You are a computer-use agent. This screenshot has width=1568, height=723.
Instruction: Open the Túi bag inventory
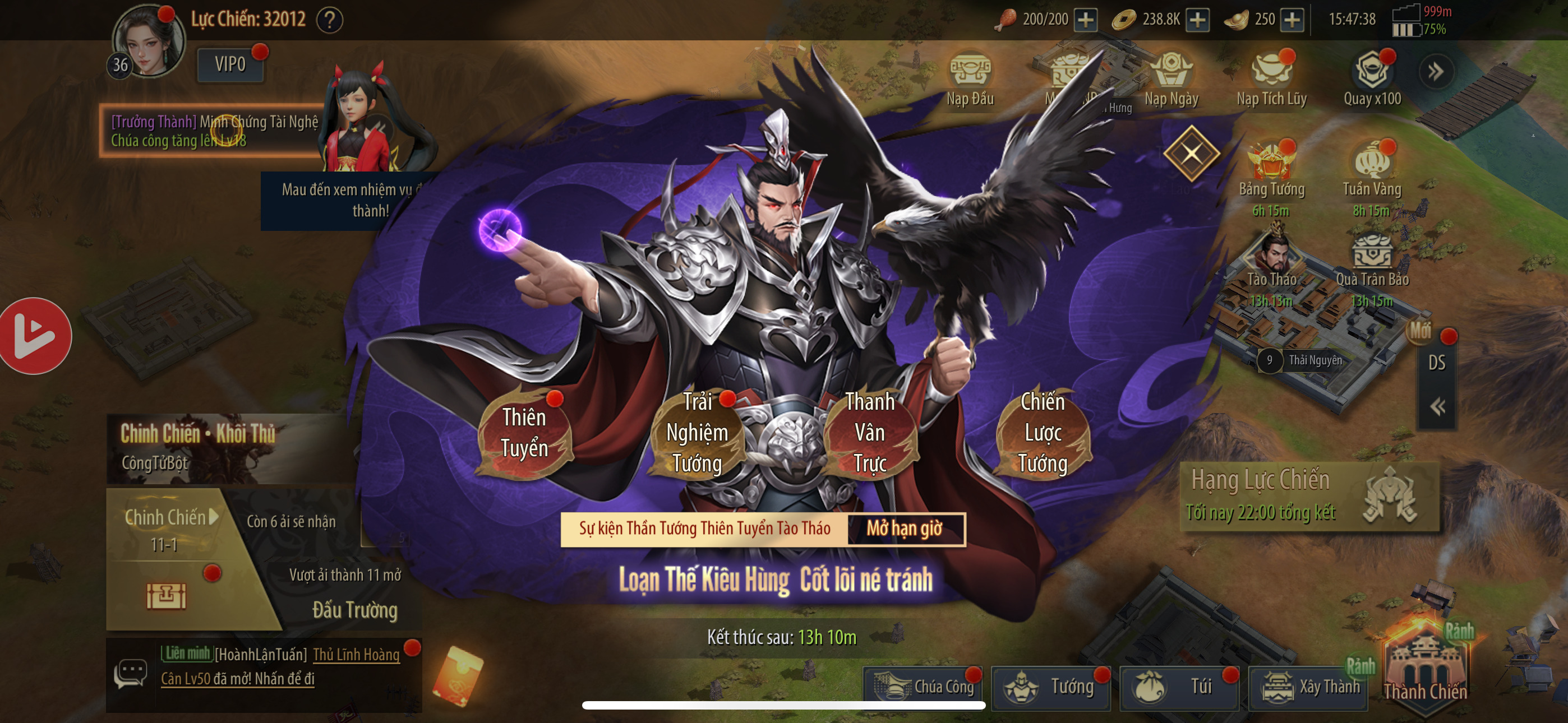coord(1180,687)
